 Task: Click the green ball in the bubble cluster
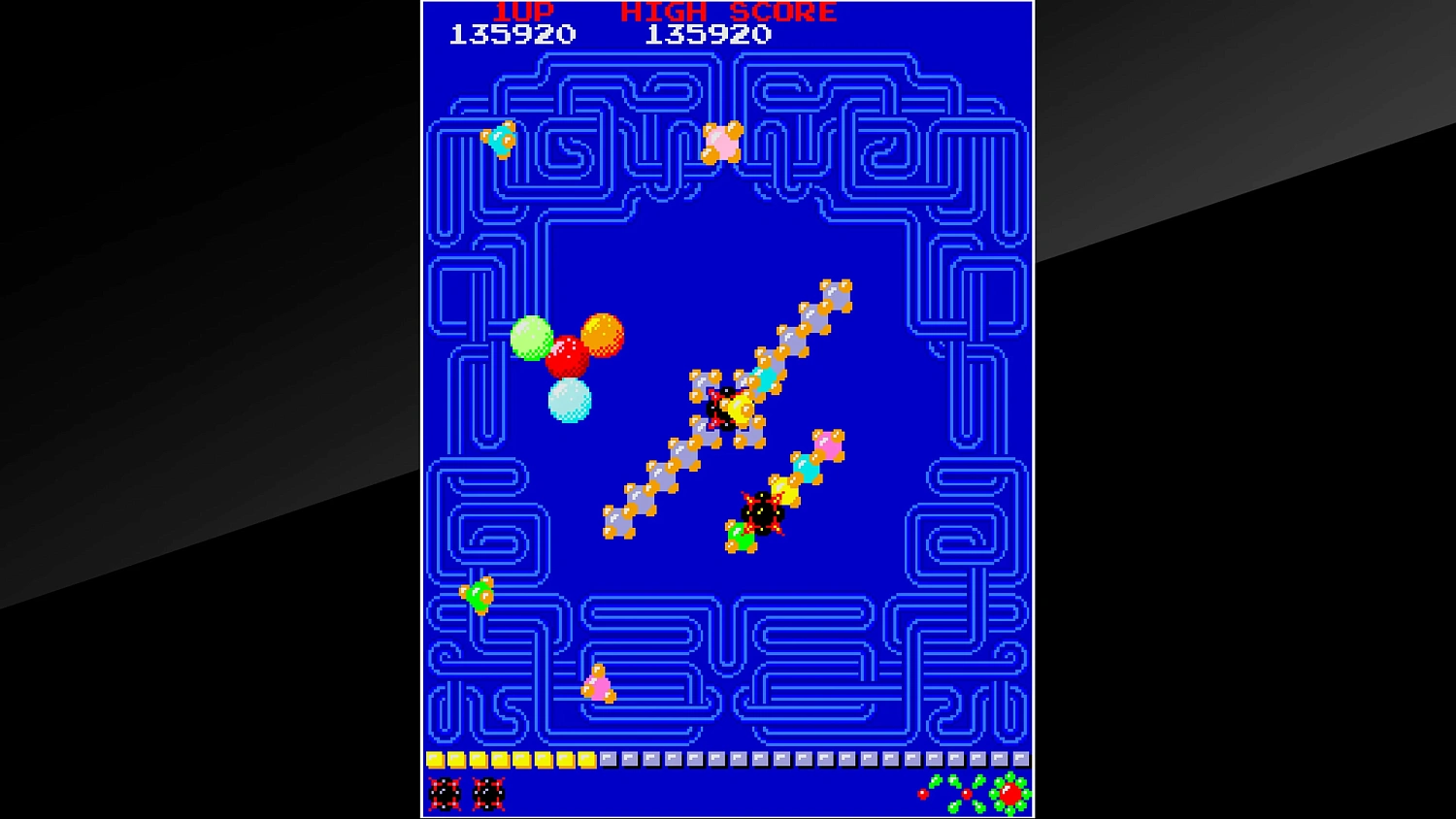click(x=531, y=336)
